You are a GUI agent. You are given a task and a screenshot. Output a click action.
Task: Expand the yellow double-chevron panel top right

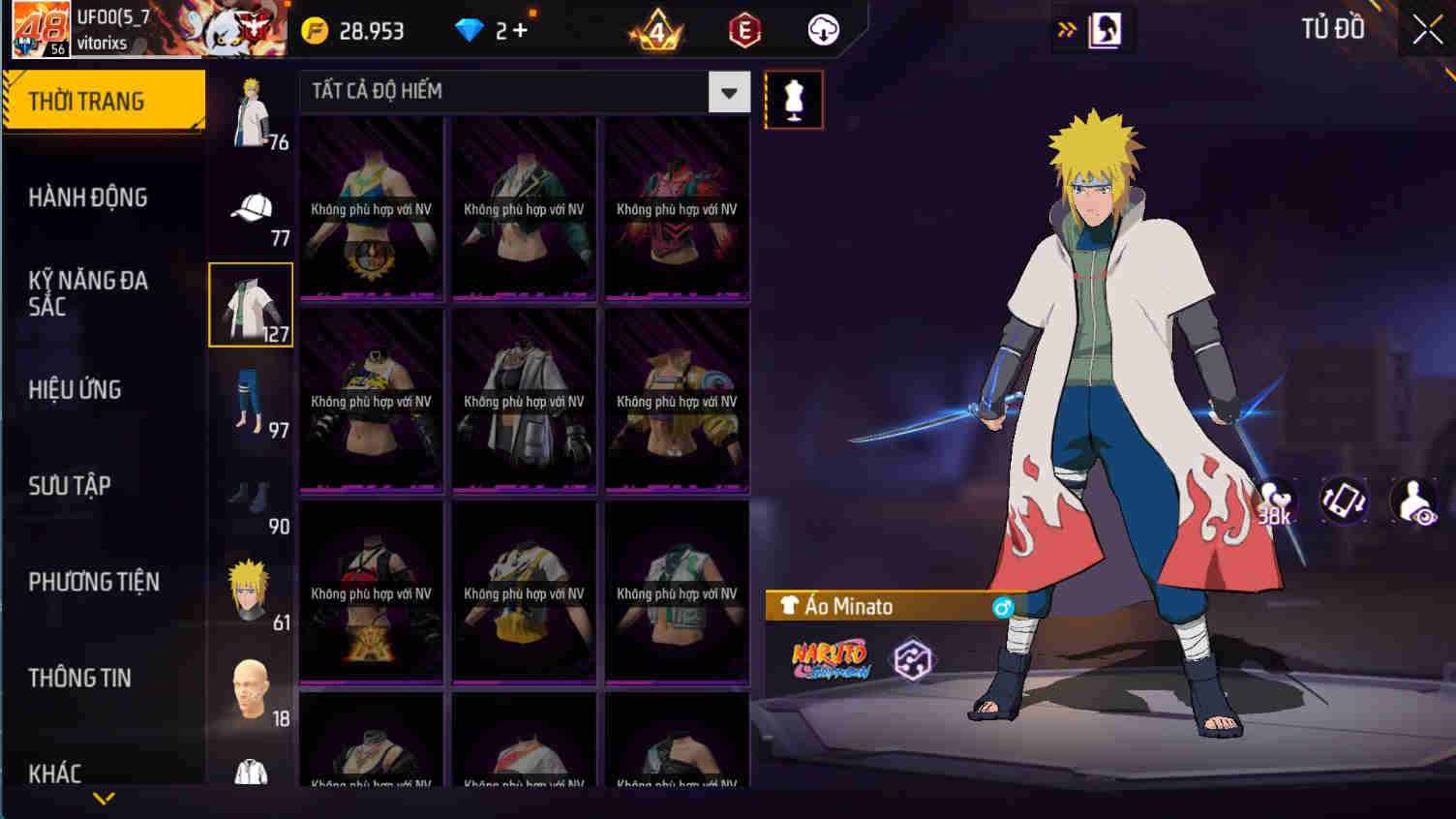1067,29
